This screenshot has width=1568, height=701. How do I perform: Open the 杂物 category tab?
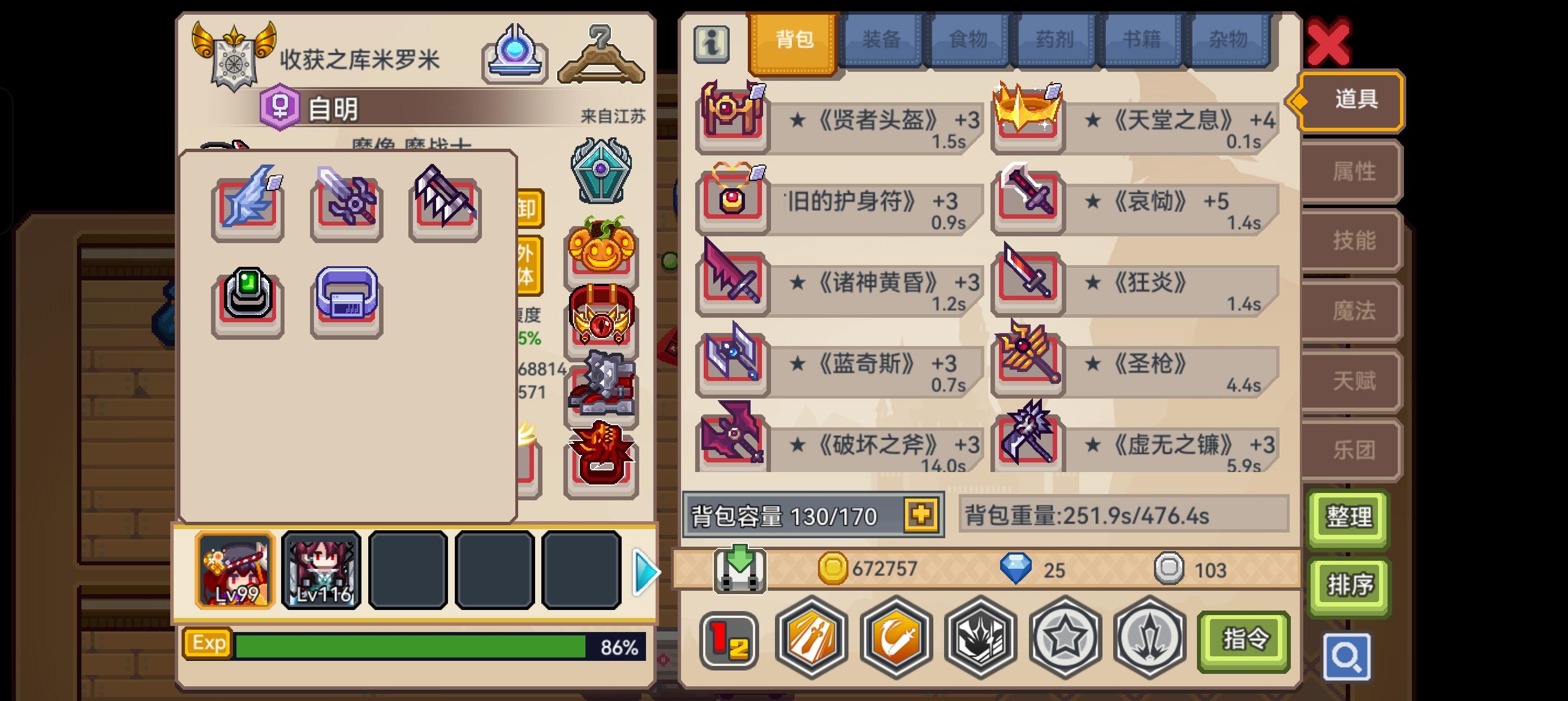coord(1227,40)
